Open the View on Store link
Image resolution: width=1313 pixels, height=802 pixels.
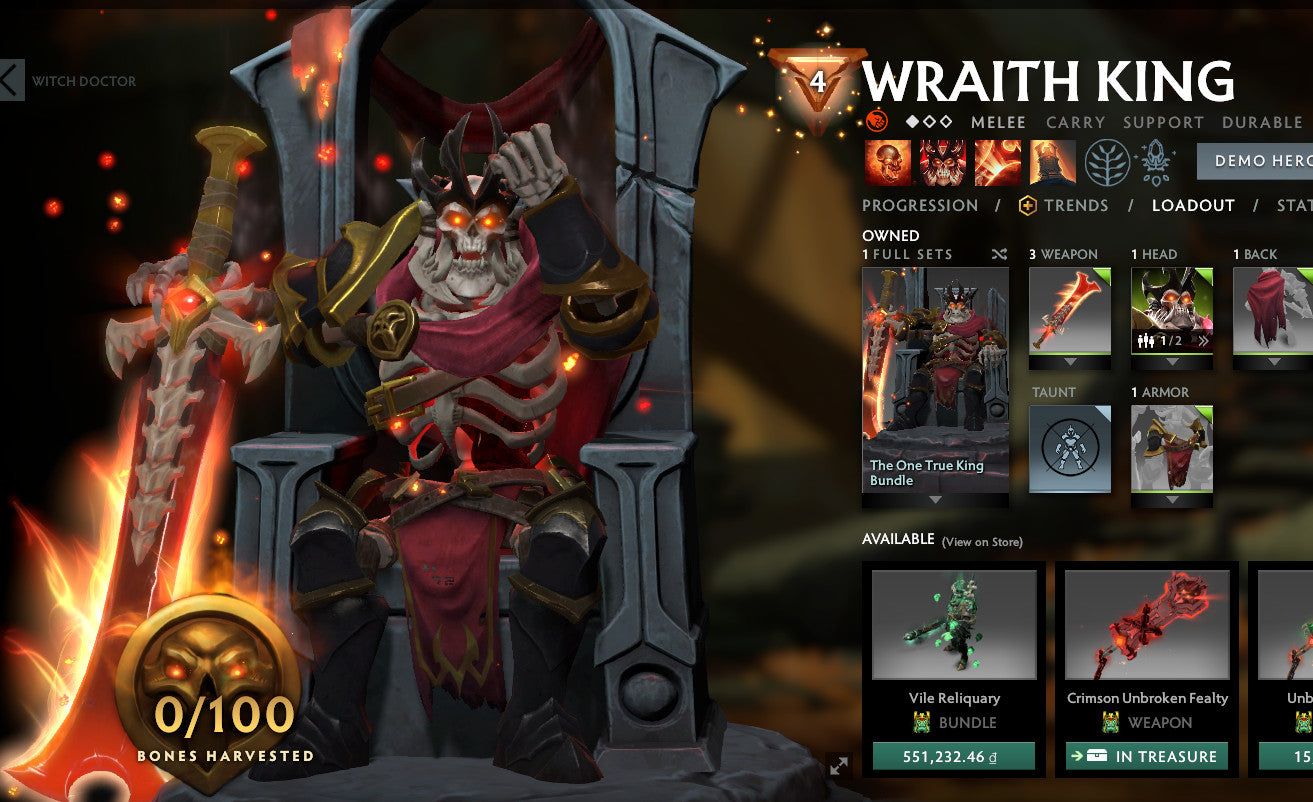tap(983, 541)
